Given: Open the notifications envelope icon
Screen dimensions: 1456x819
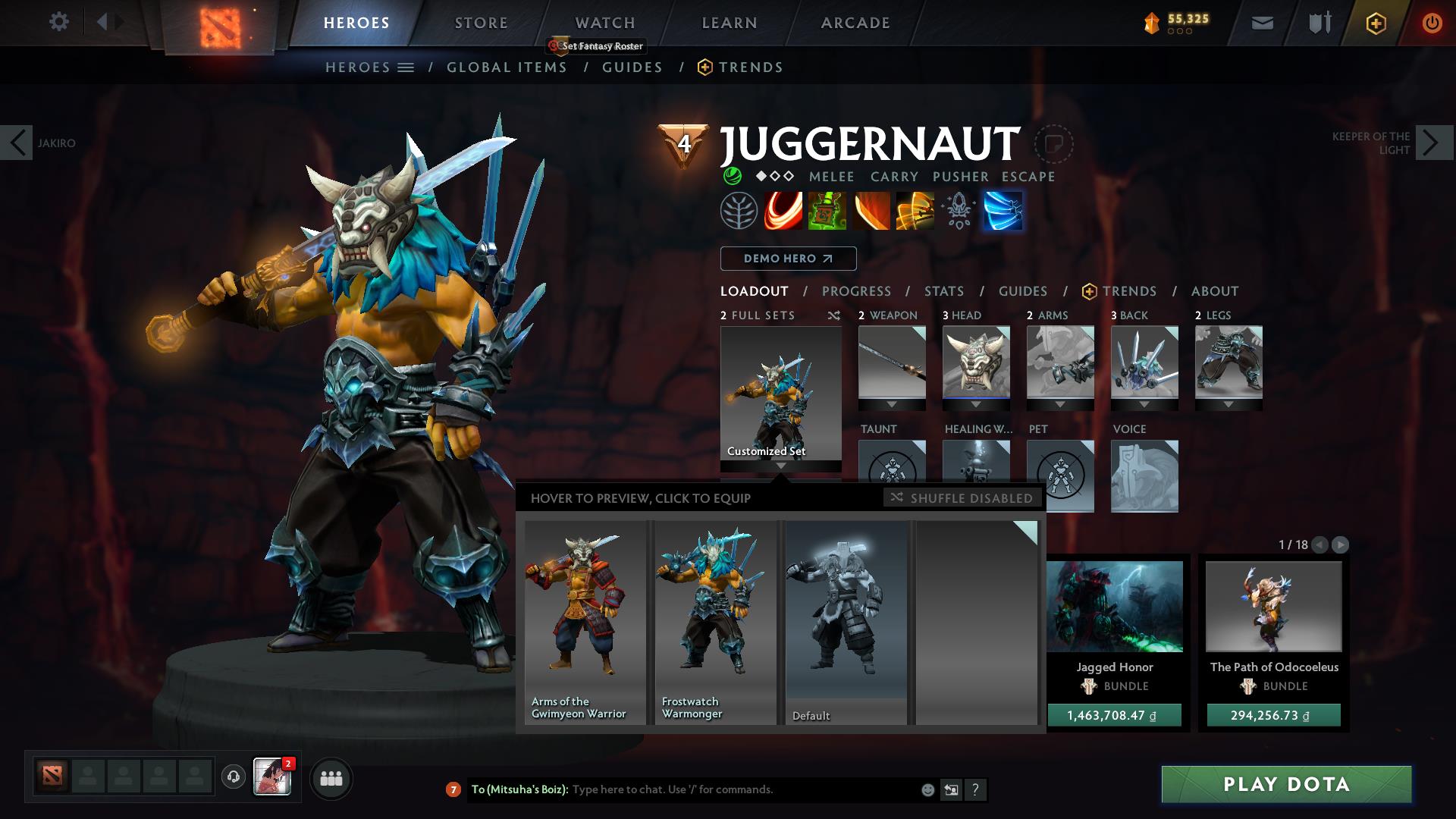Looking at the screenshot, I should pyautogui.click(x=1262, y=22).
